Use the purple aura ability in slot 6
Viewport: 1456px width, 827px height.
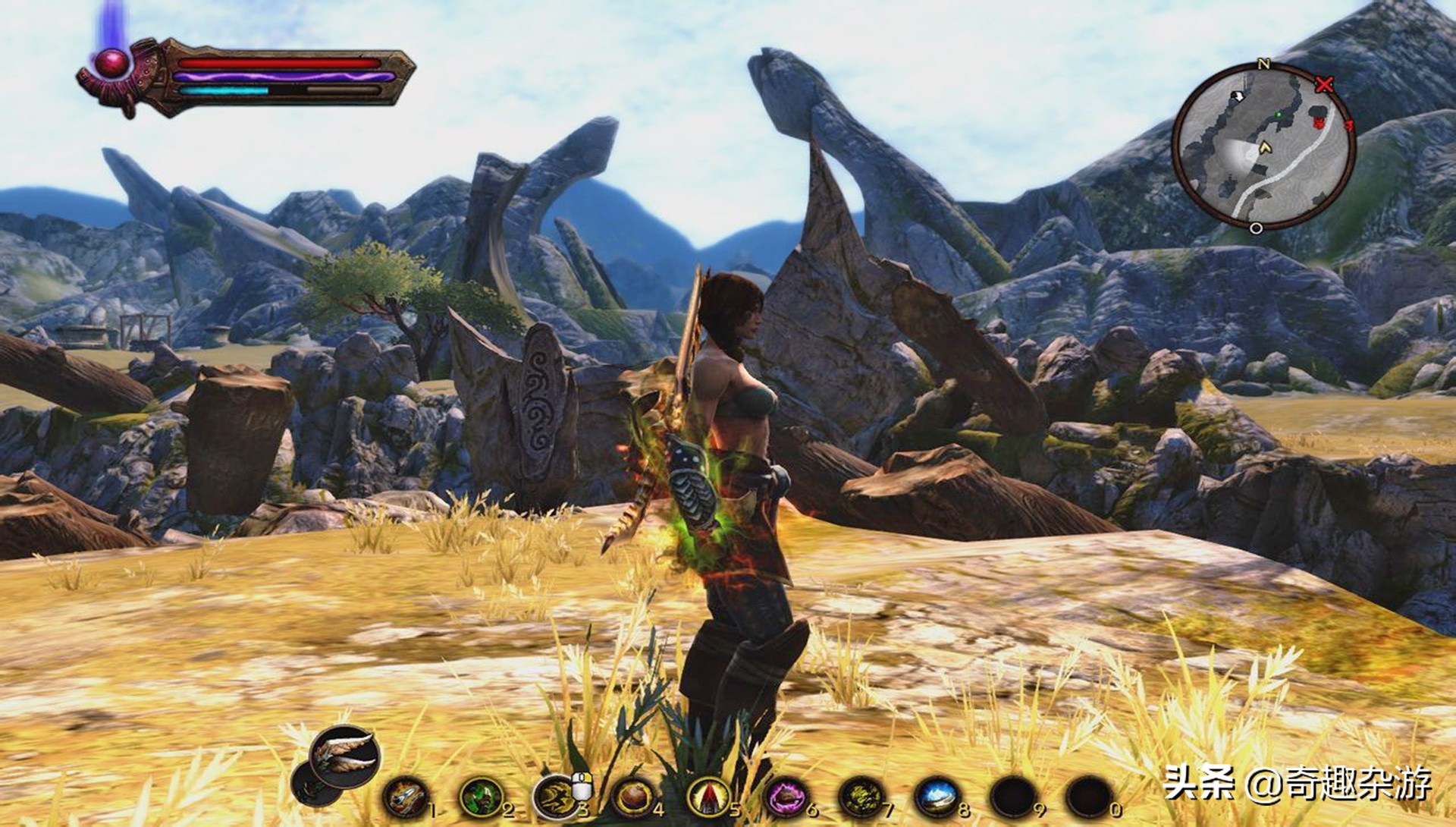[786, 797]
